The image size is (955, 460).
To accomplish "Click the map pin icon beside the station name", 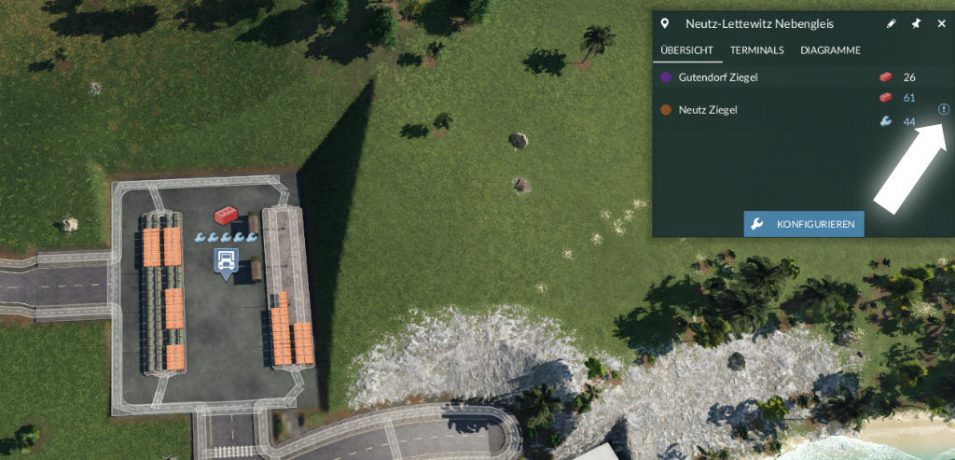I will [666, 23].
